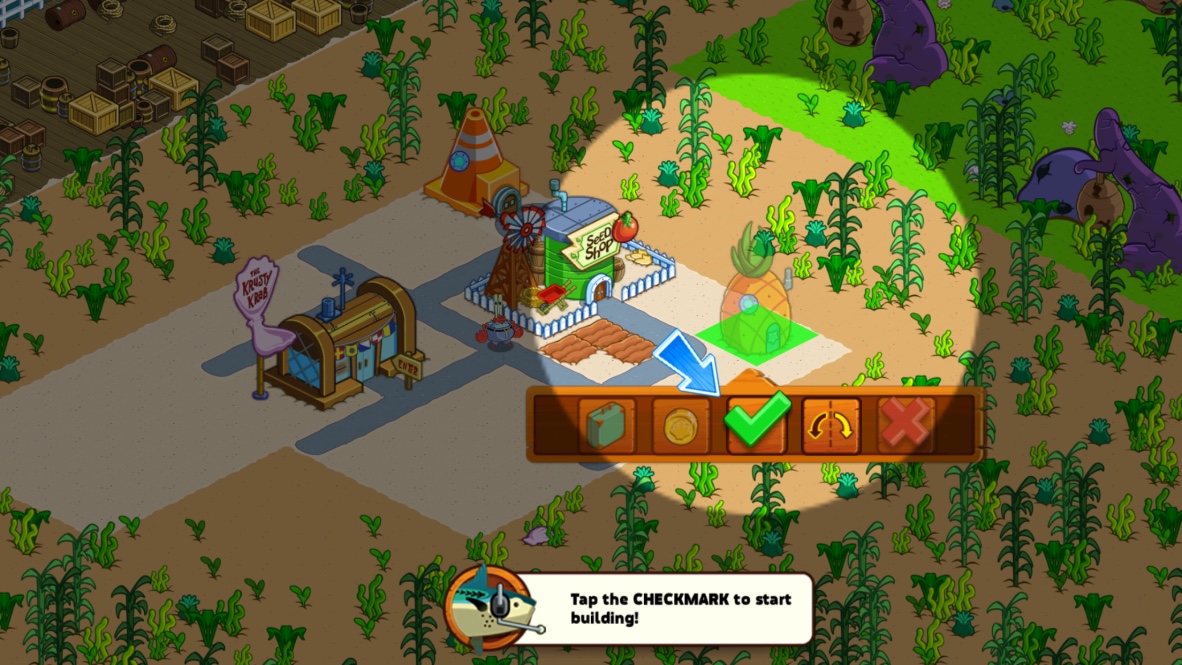Cancel placement with the red X
1182x665 pixels.
906,425
